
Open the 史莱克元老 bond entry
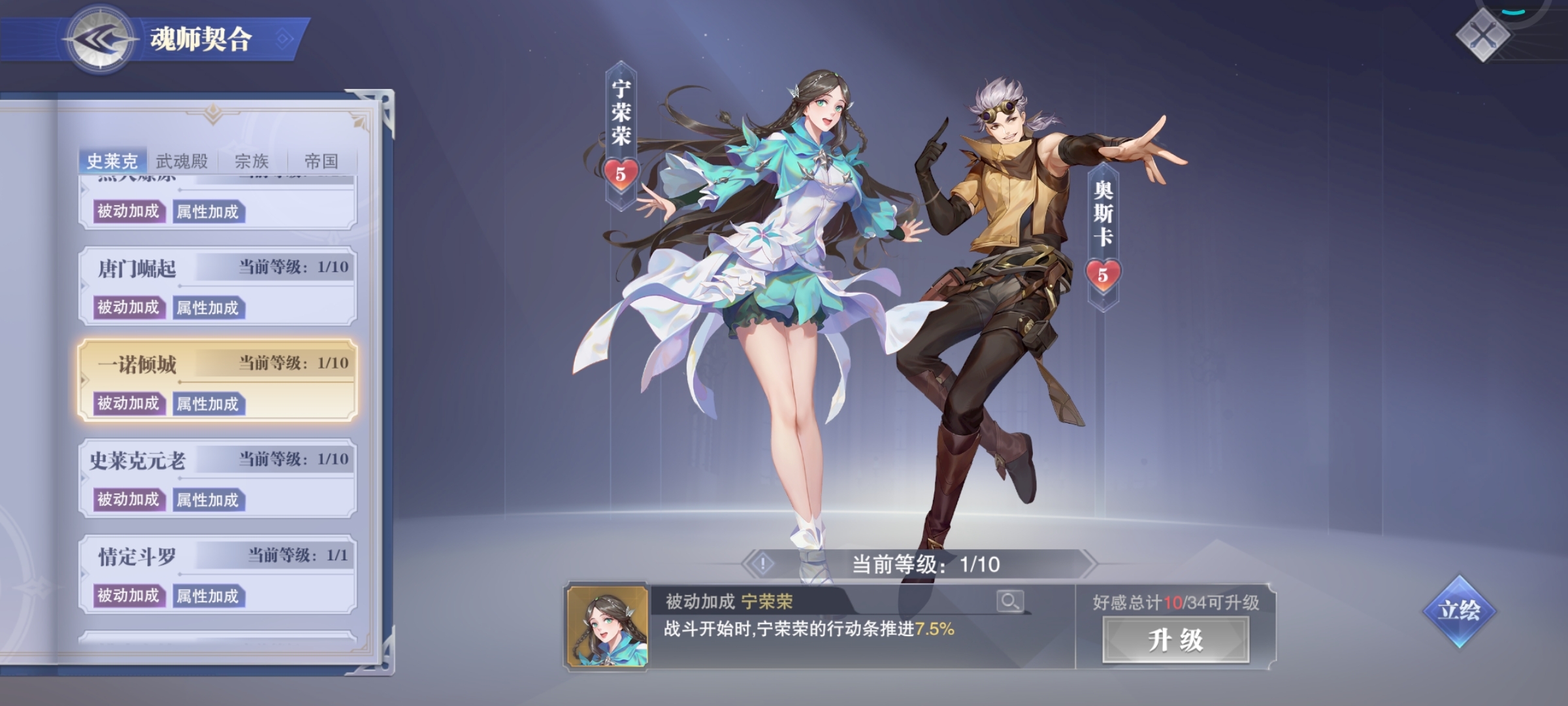click(x=137, y=460)
